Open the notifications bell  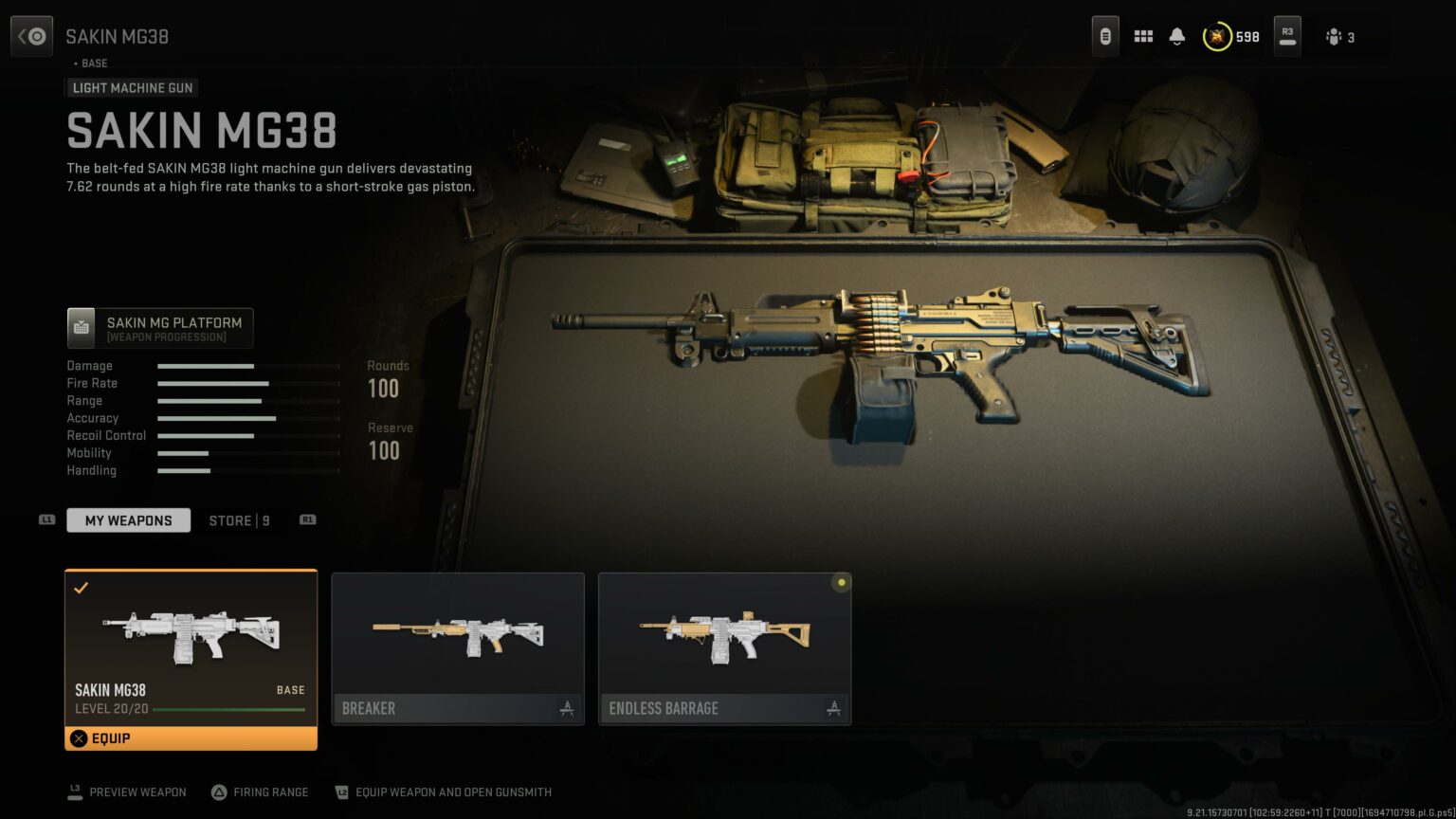click(x=1178, y=36)
